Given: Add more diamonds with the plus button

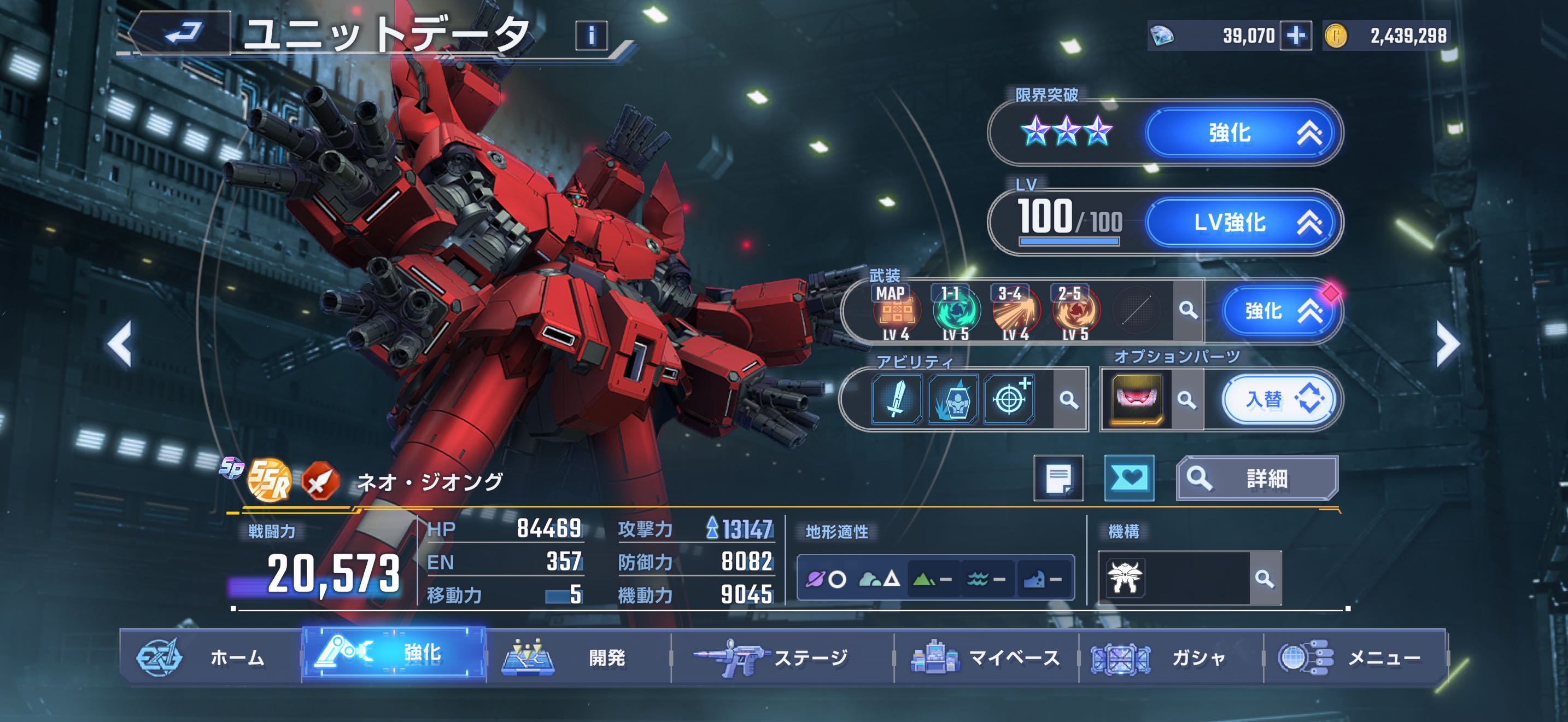Looking at the screenshot, I should coord(1295,36).
